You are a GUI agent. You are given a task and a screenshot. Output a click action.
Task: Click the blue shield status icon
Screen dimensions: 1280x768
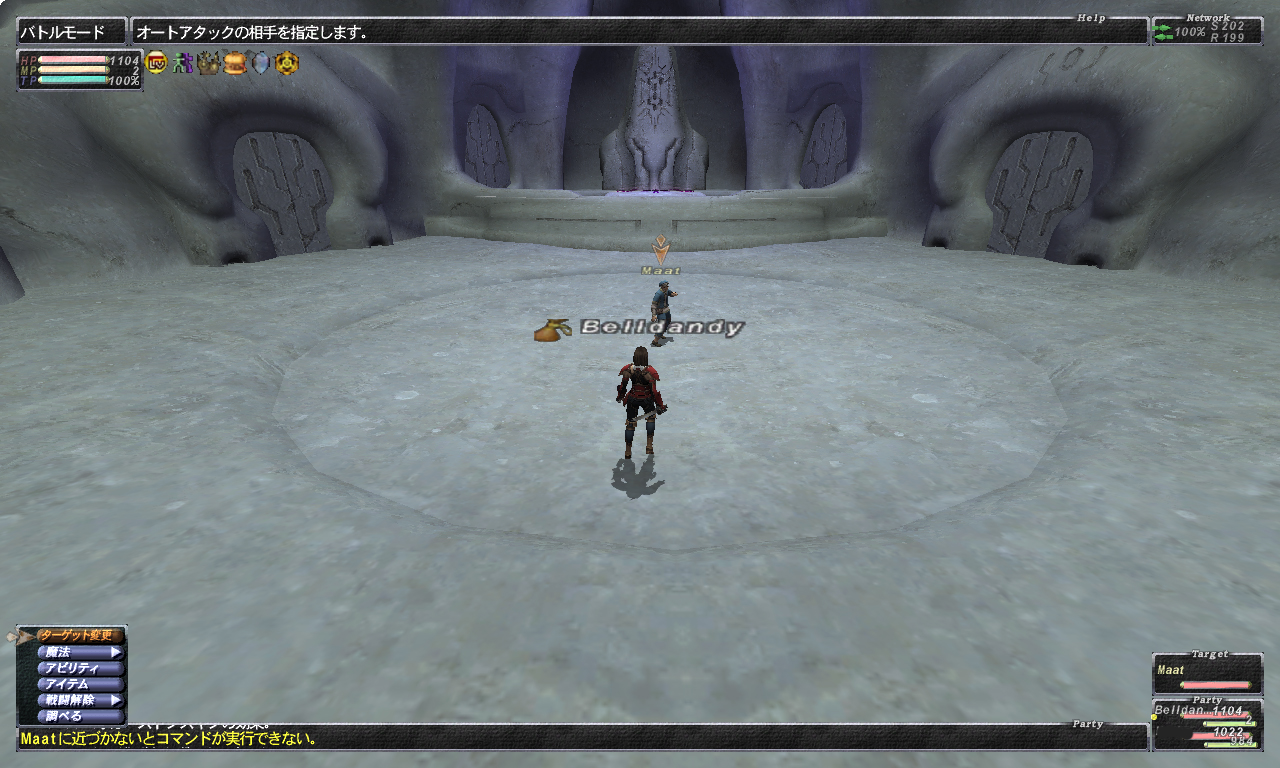point(260,63)
